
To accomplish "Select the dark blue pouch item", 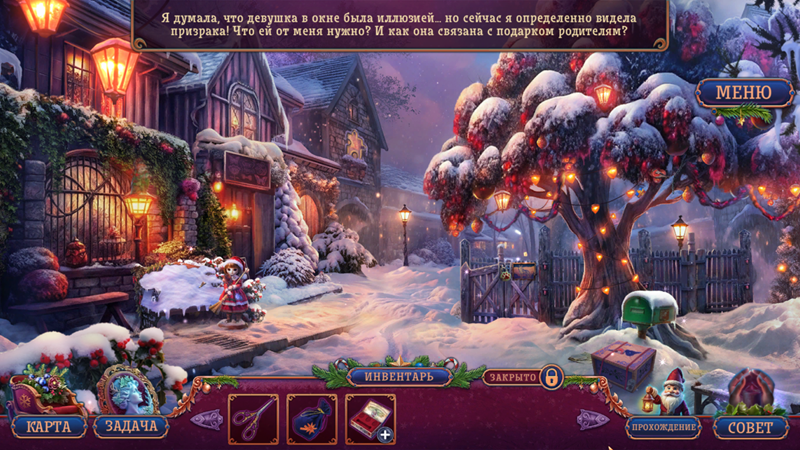I will pyautogui.click(x=312, y=418).
